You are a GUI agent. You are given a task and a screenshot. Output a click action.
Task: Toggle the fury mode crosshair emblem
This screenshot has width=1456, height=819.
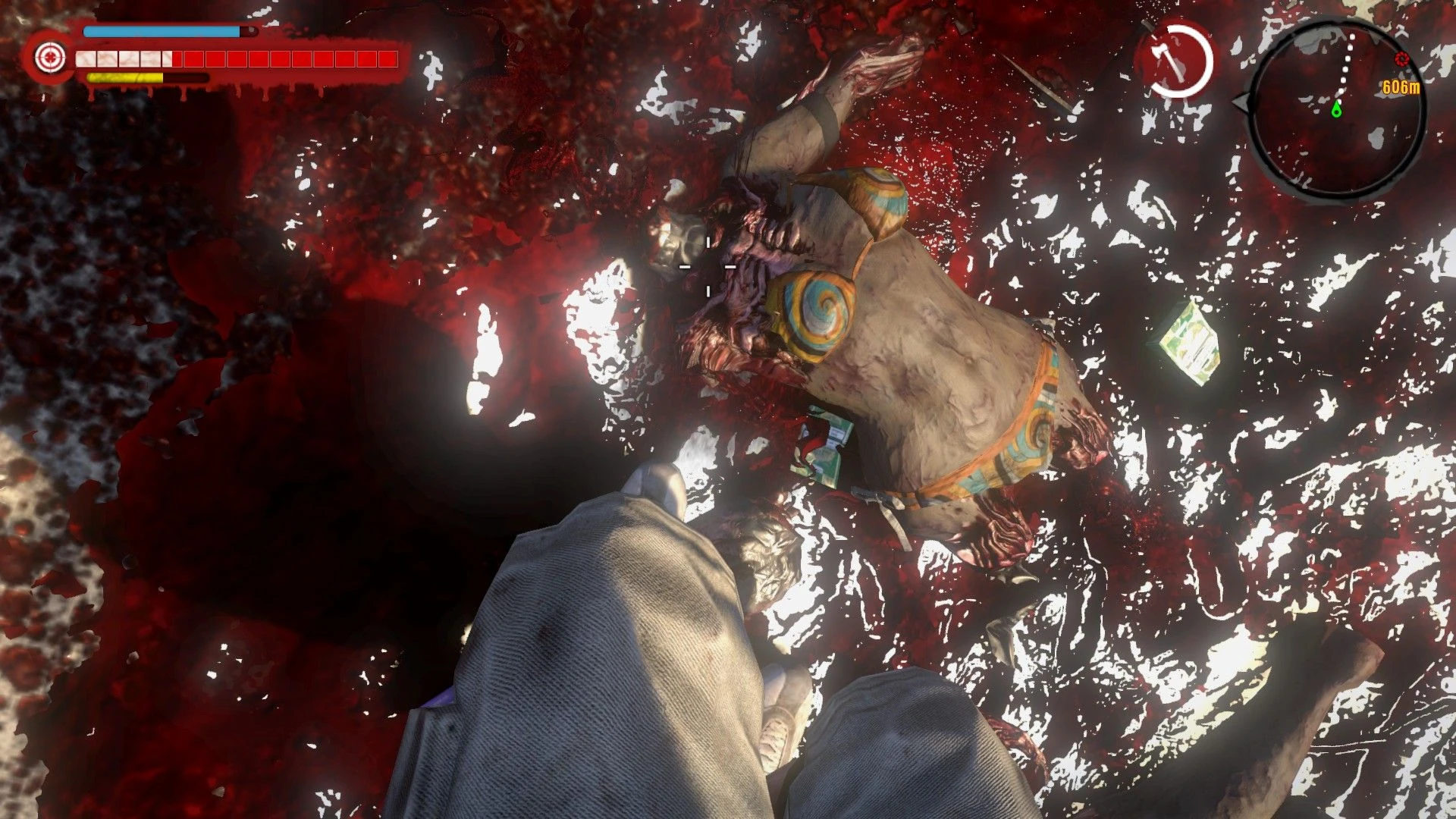coord(50,57)
